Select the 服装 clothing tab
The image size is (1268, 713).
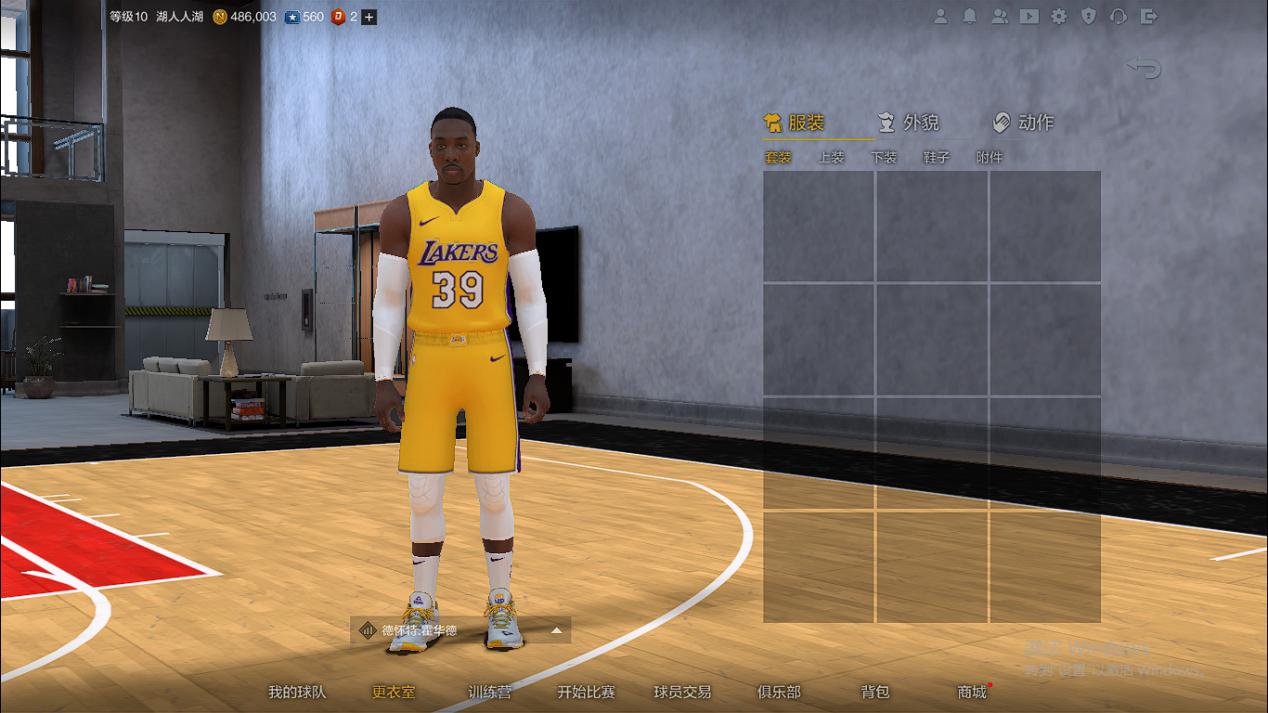coord(794,123)
